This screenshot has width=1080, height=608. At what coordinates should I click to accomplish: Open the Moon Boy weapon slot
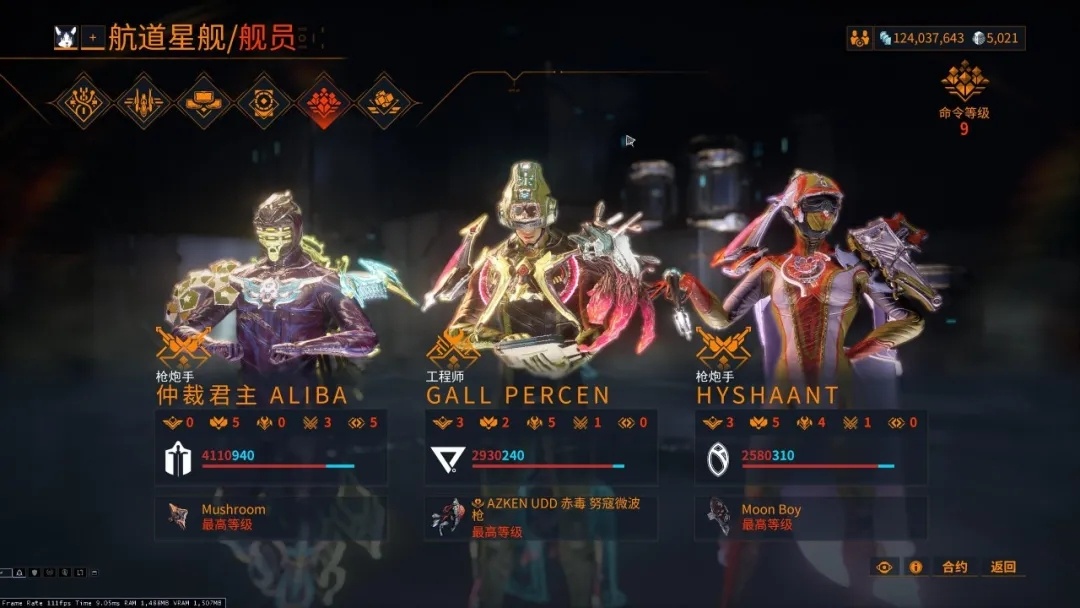[x=811, y=517]
